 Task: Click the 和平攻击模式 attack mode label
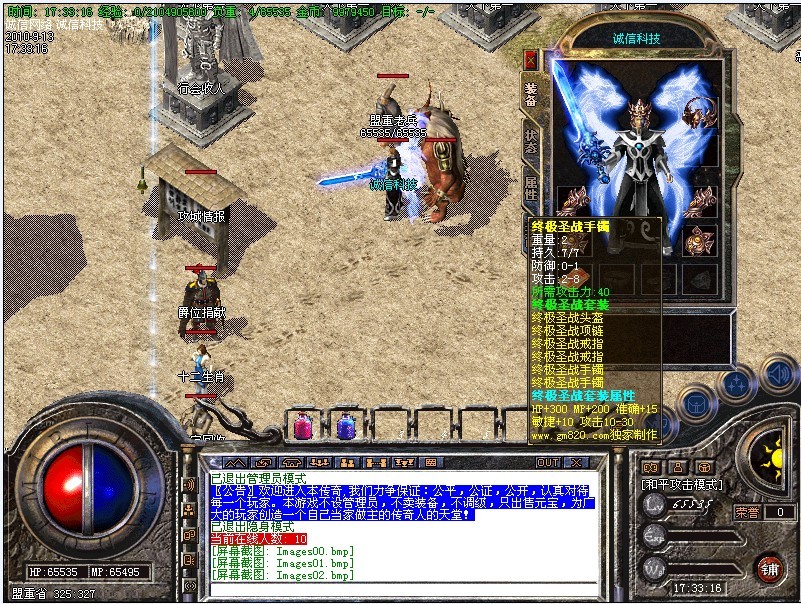(x=682, y=483)
